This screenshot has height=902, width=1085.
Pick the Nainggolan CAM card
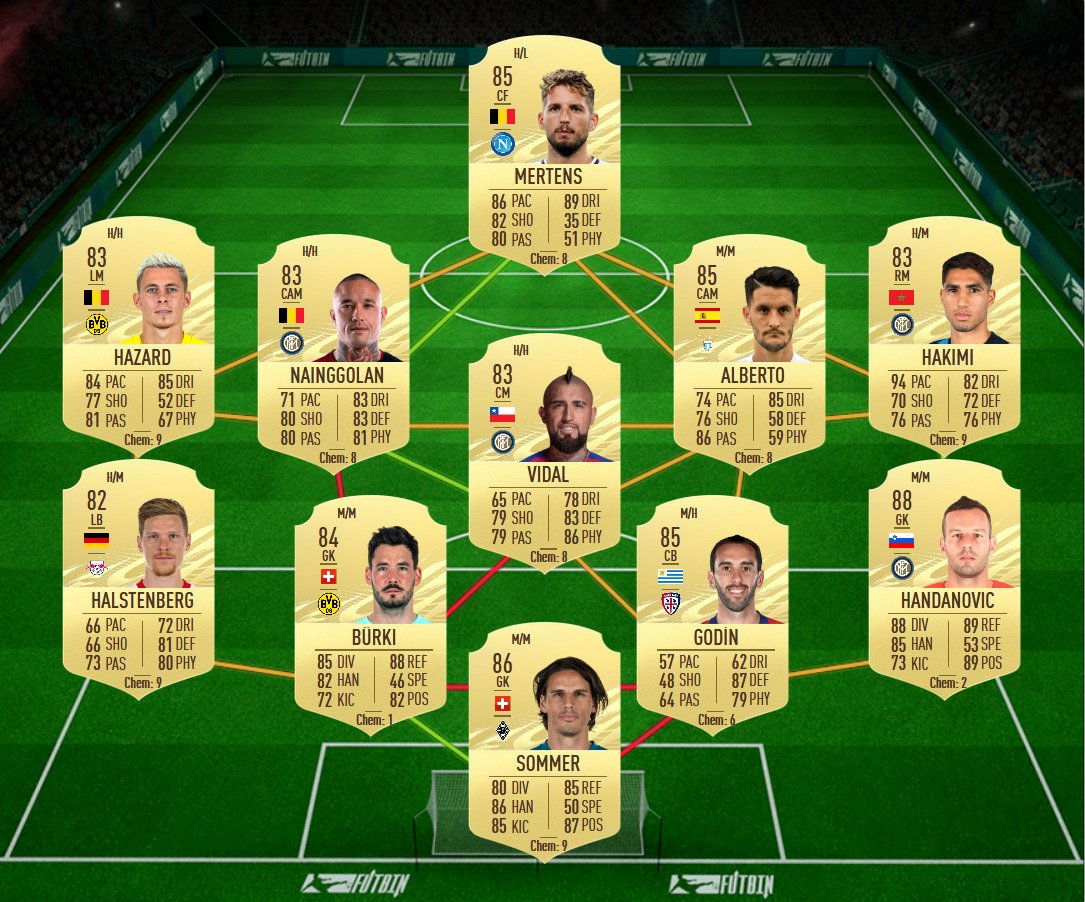pyautogui.click(x=333, y=350)
